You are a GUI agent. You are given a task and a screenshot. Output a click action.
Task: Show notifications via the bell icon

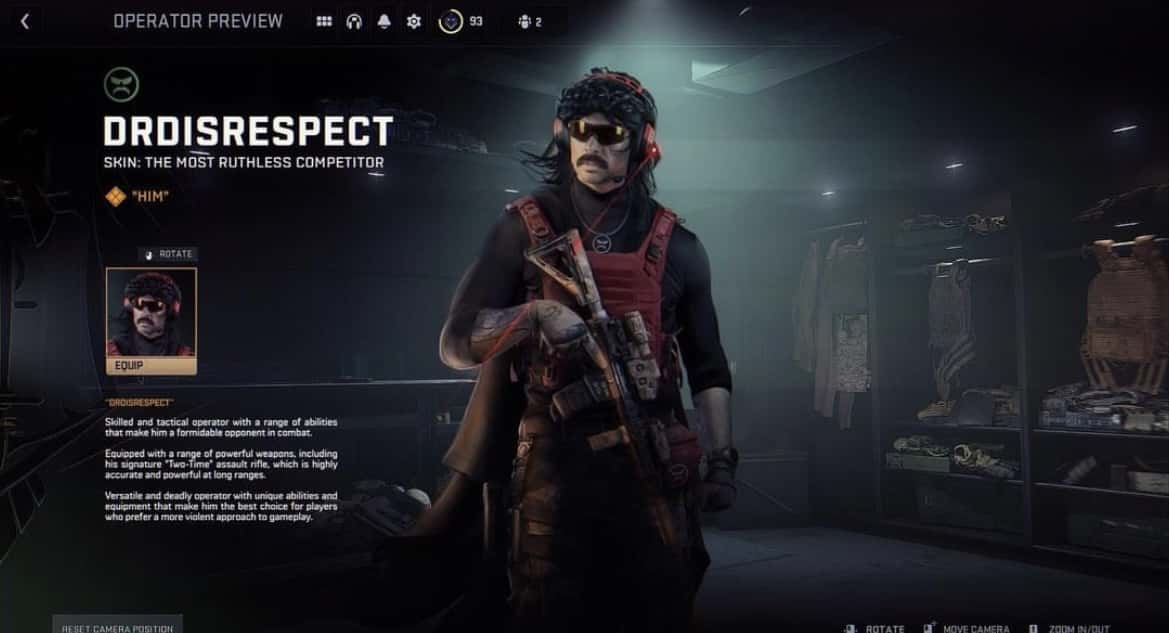pyautogui.click(x=384, y=21)
